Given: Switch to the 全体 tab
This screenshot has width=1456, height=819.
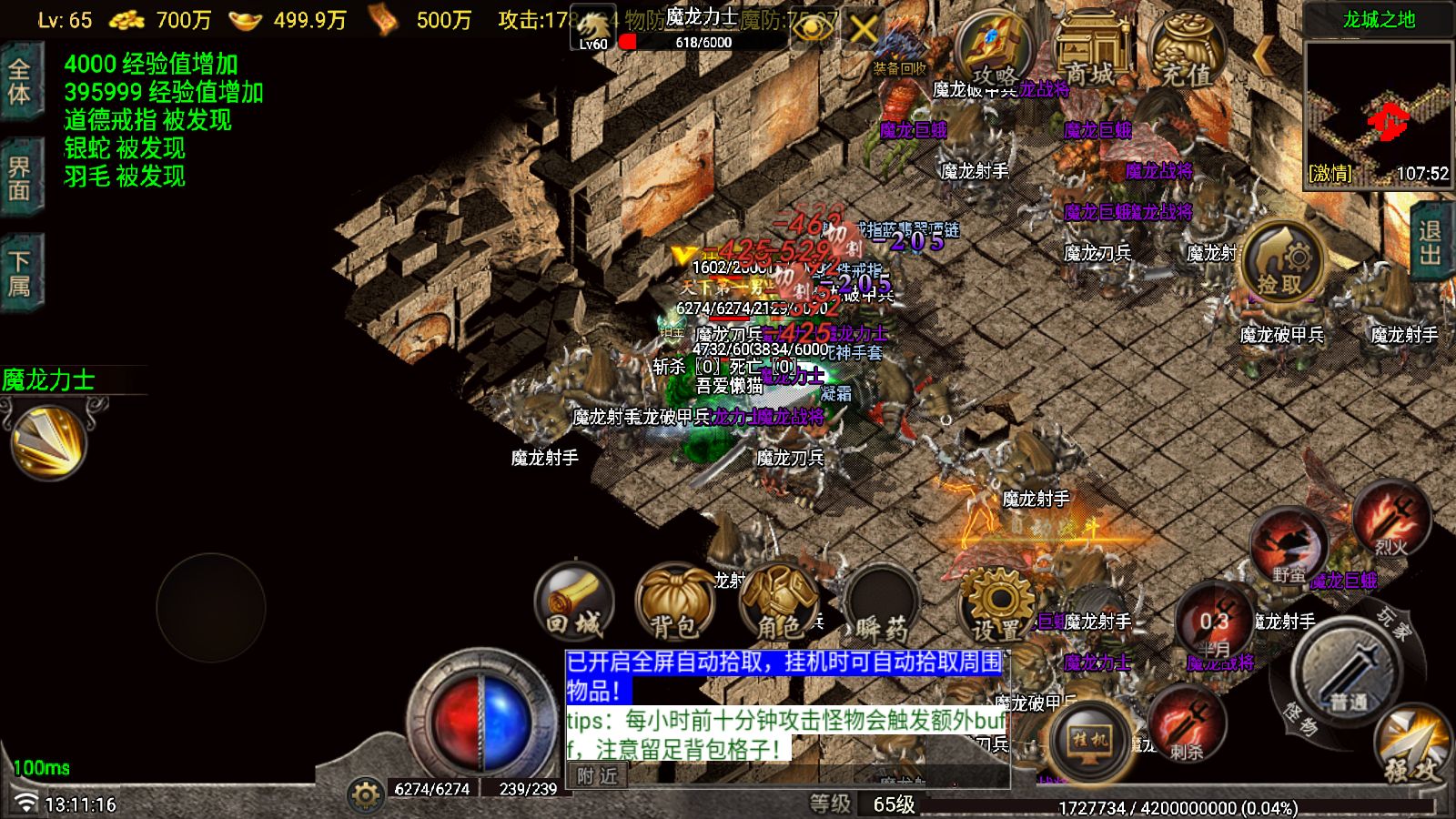Looking at the screenshot, I should click(x=20, y=82).
